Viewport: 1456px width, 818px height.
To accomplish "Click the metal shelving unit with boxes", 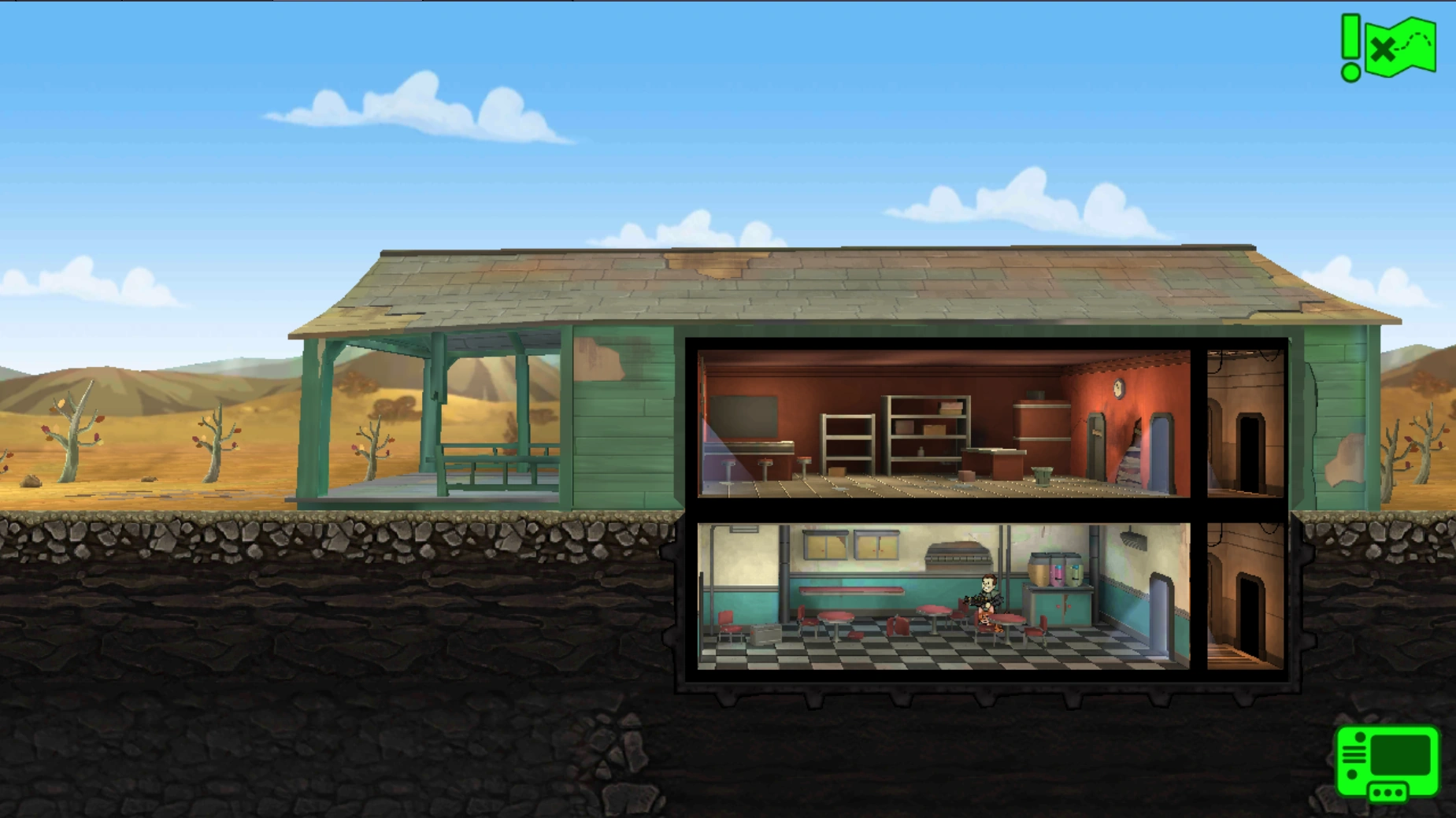I will 926,433.
